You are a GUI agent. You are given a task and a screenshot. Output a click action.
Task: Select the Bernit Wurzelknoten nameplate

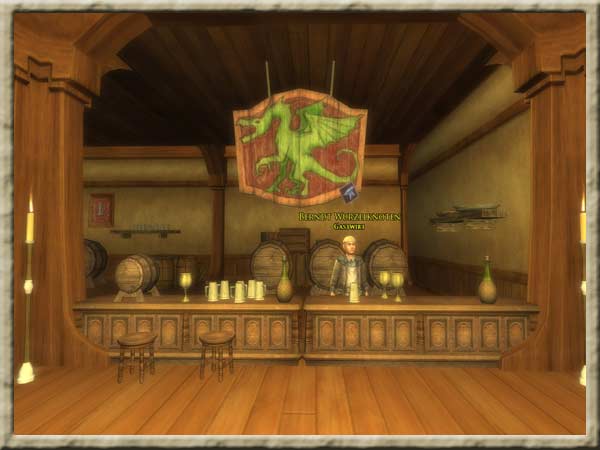click(x=349, y=216)
